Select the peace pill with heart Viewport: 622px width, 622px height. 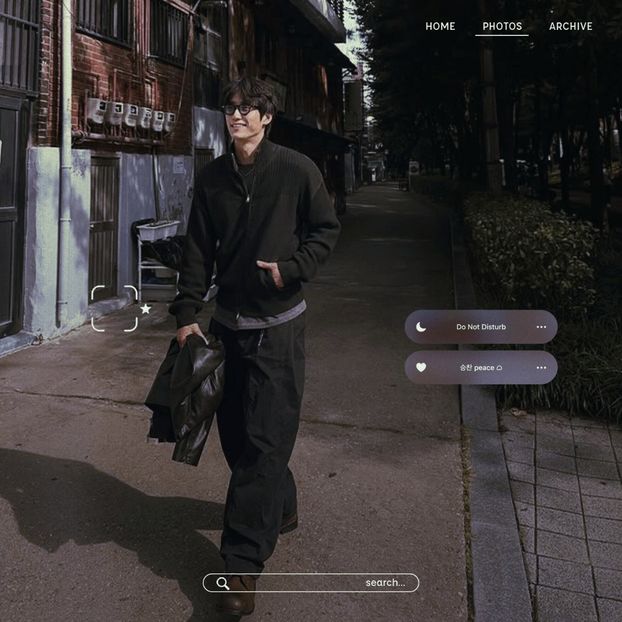coord(481,367)
